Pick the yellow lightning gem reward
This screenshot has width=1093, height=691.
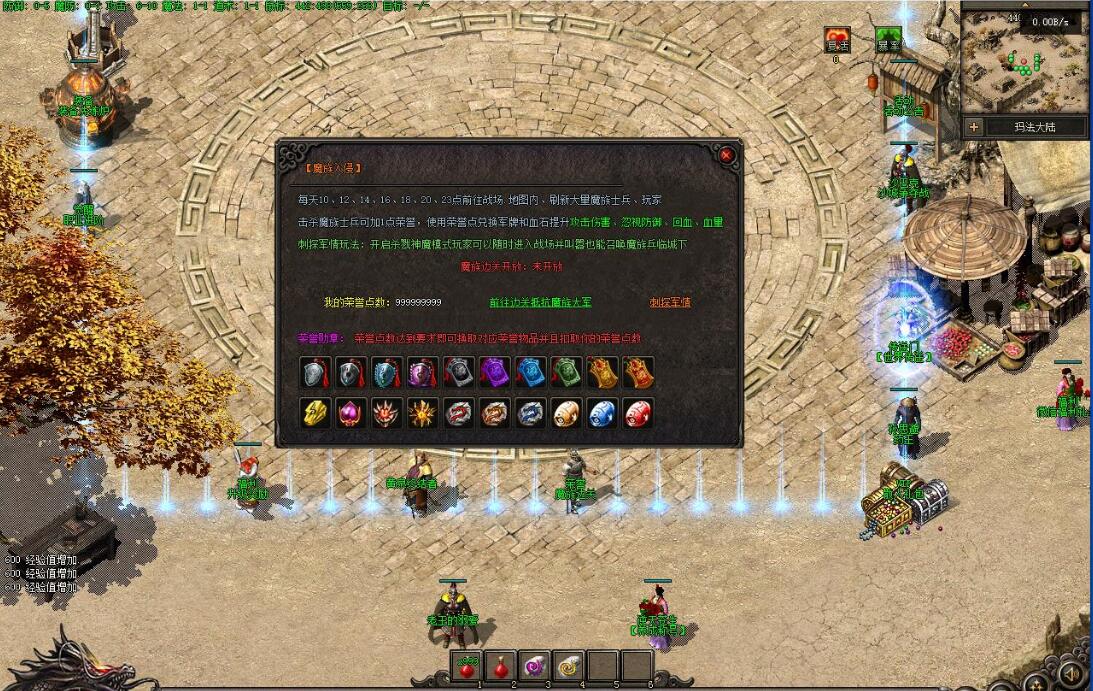pos(316,413)
